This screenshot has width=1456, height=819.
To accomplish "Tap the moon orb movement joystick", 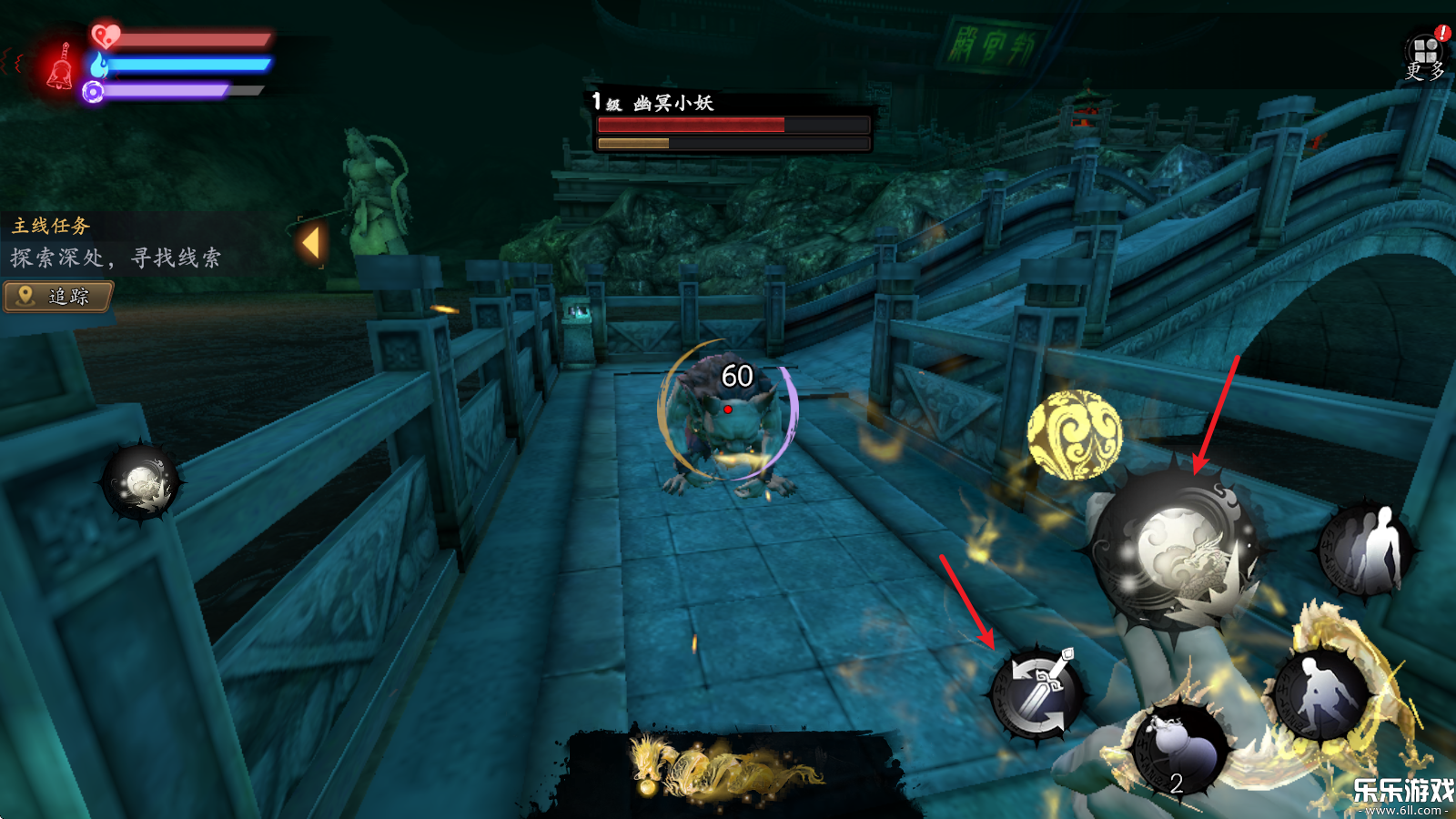I will (x=141, y=482).
